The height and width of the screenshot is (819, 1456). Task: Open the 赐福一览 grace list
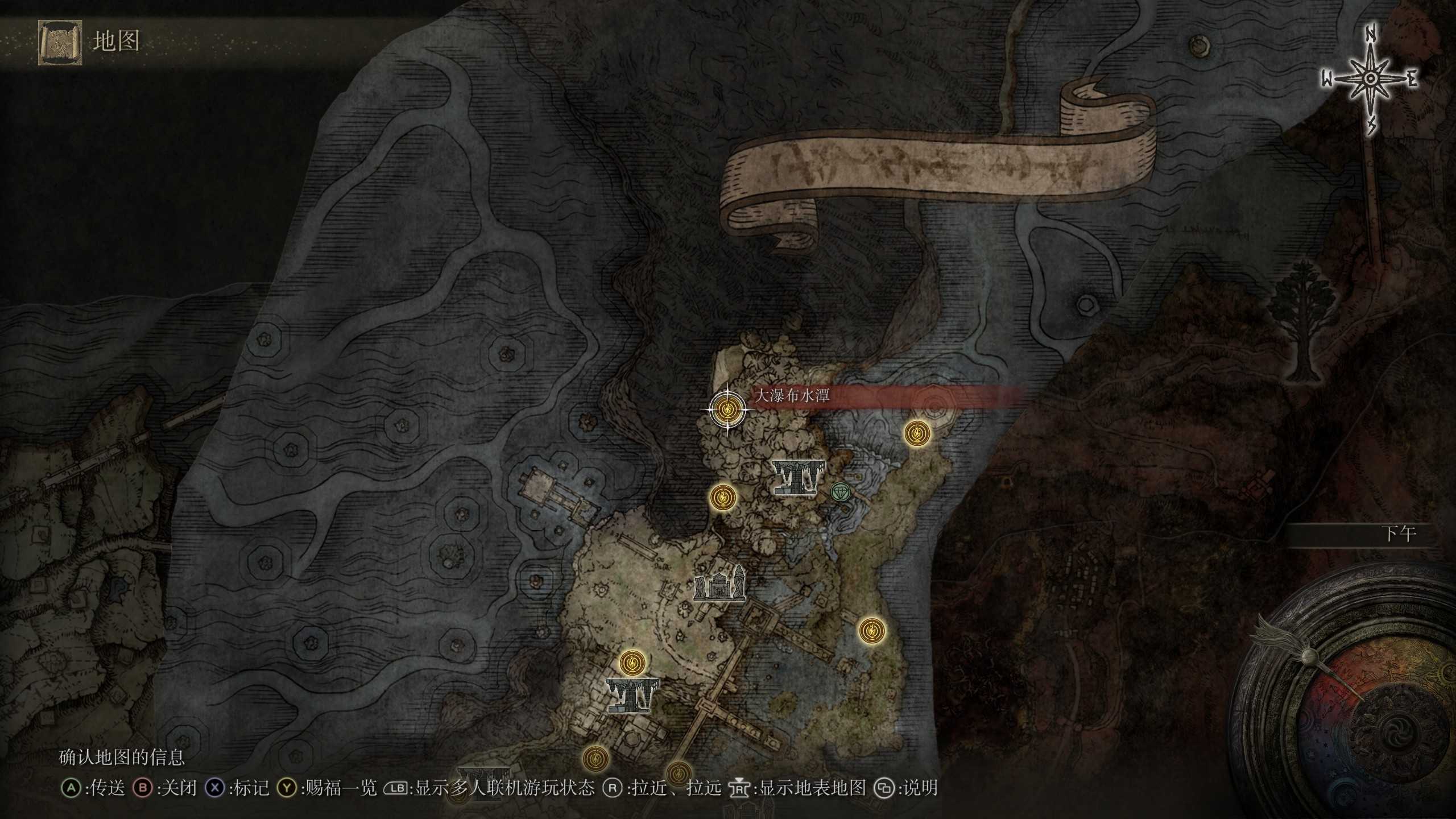337,788
